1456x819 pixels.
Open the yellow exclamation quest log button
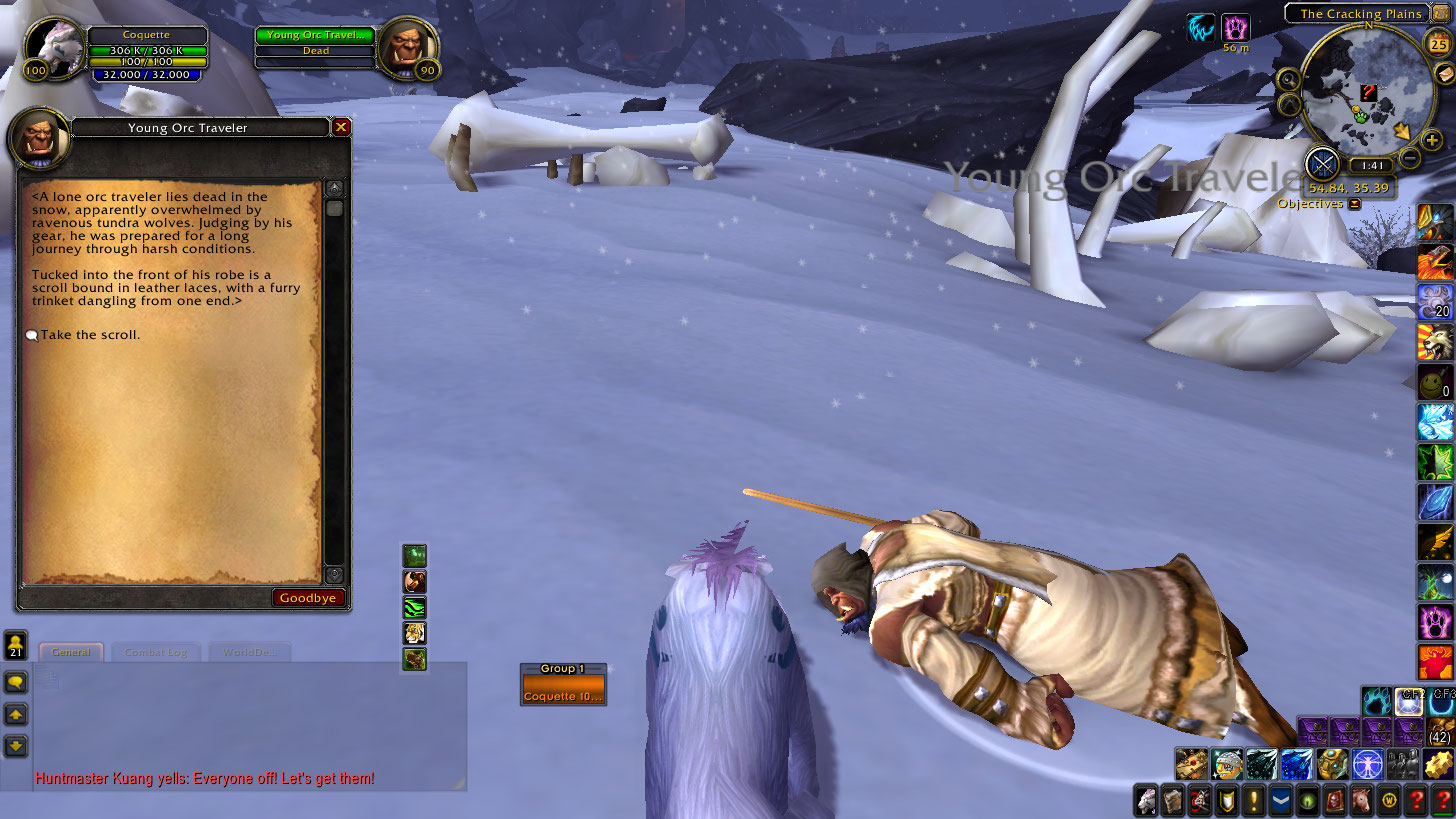[x=1253, y=800]
